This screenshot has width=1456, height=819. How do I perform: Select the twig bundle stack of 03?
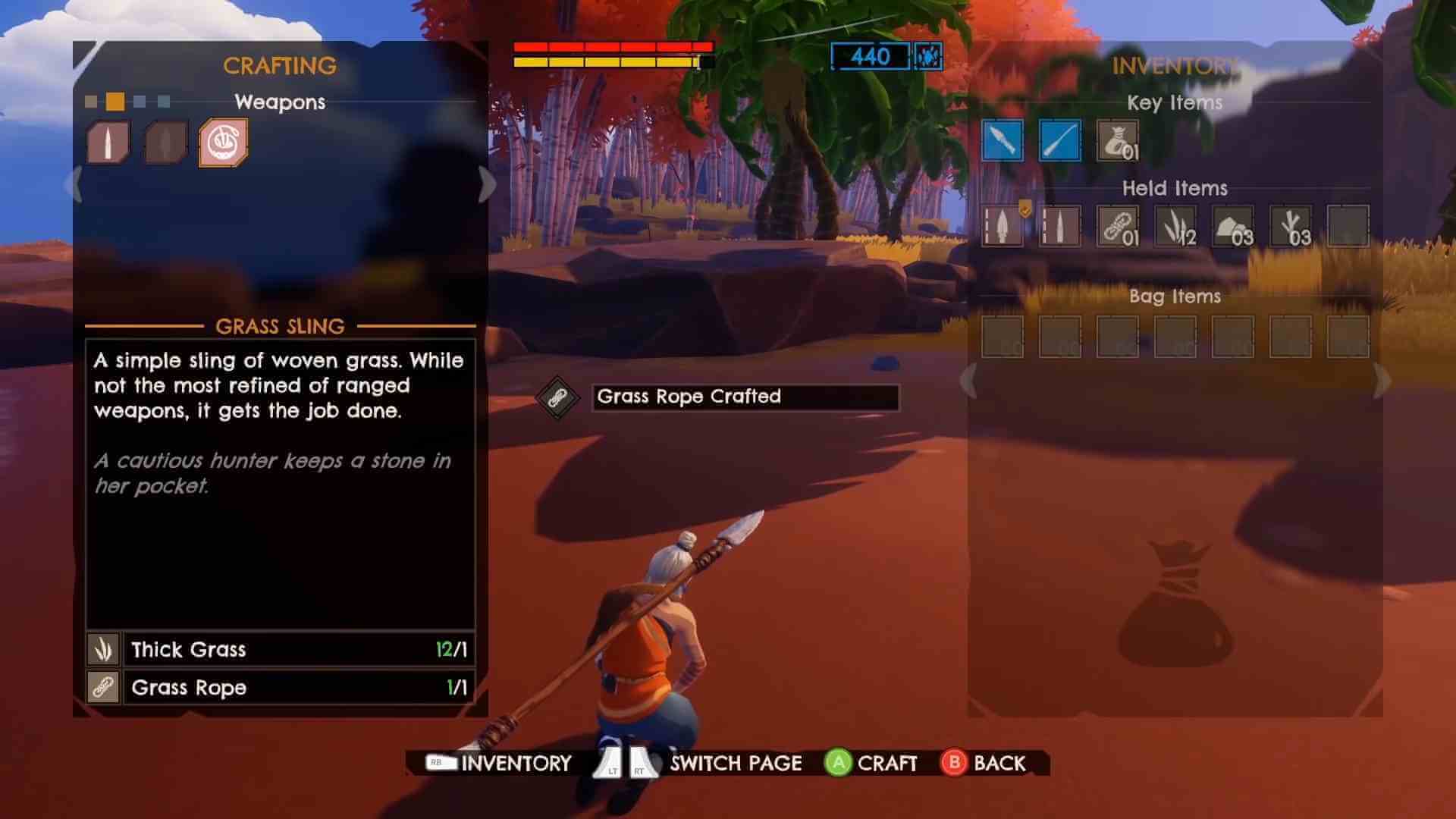pos(1290,227)
